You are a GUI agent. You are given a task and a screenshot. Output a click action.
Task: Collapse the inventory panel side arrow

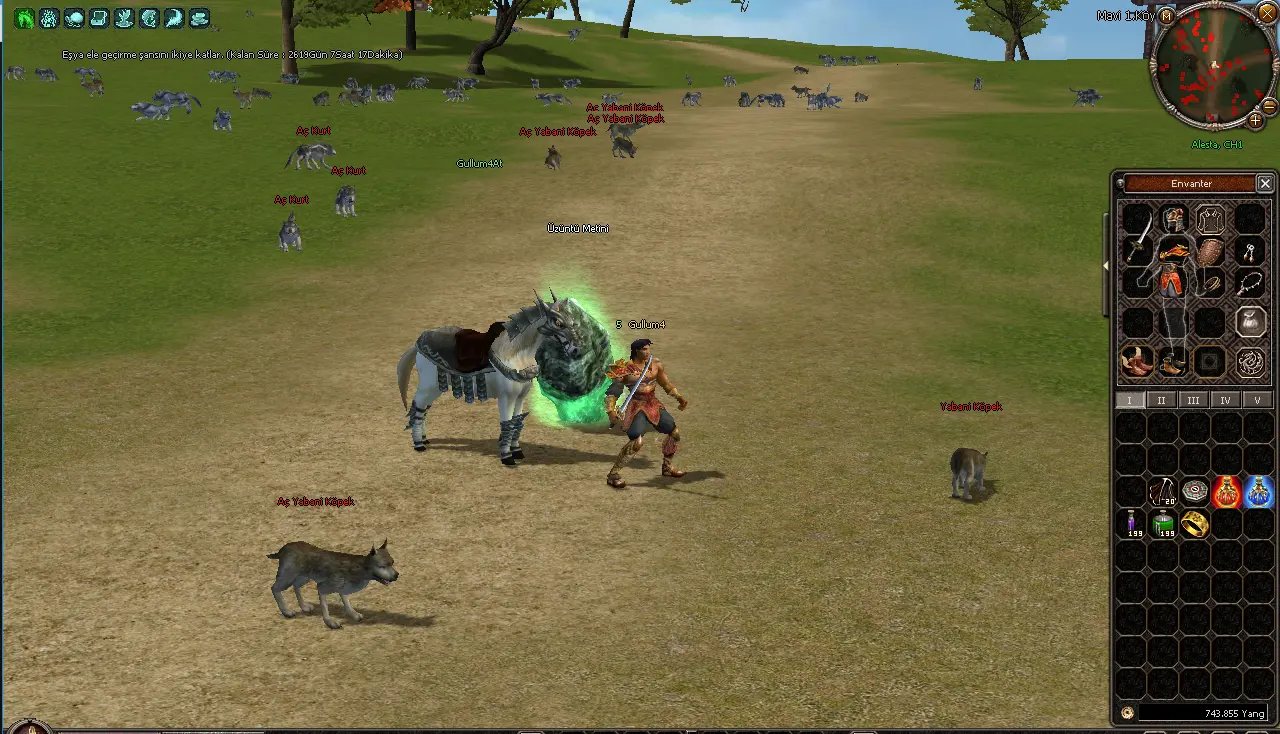tap(1106, 266)
